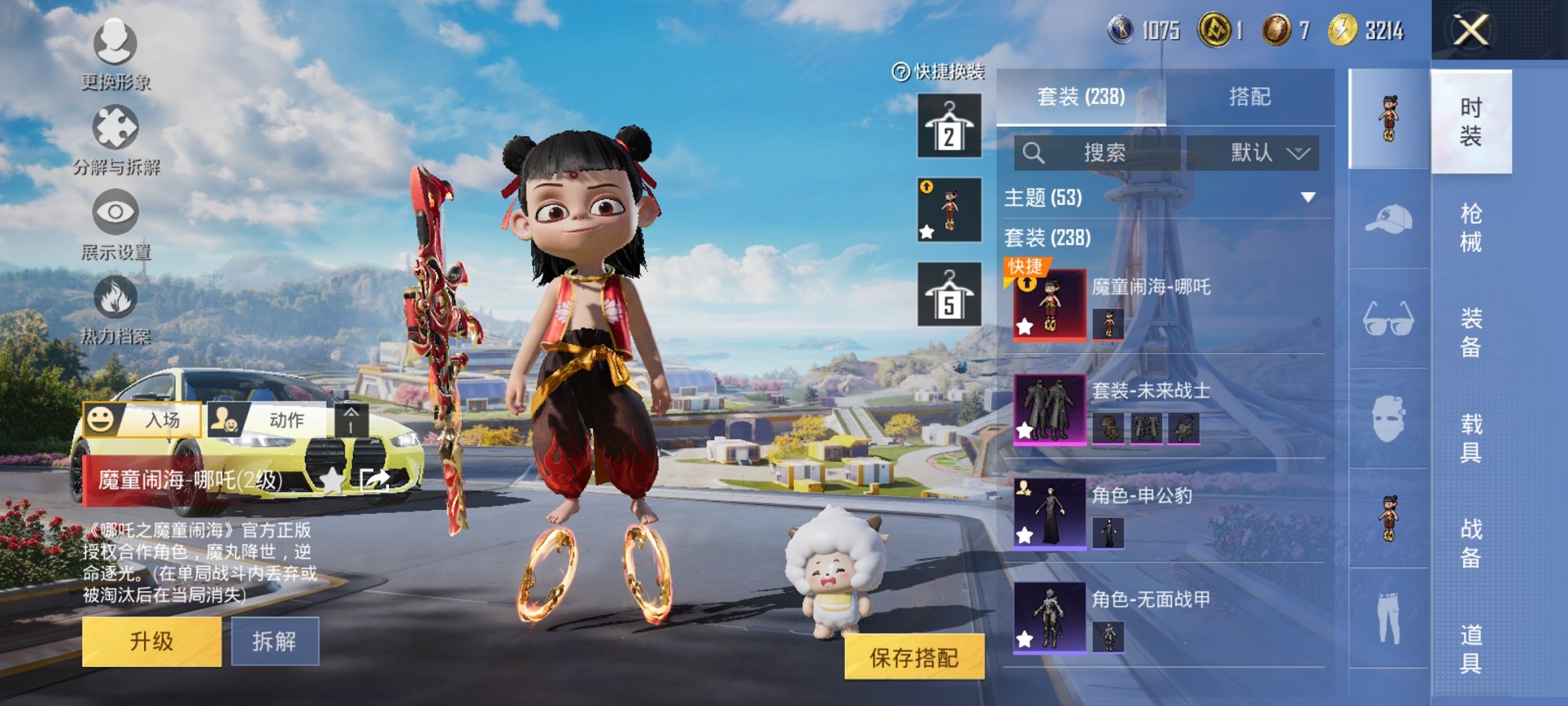Viewport: 1568px width, 706px height.
Task: Open 更换形象 (change appearance)
Action: tap(115, 52)
